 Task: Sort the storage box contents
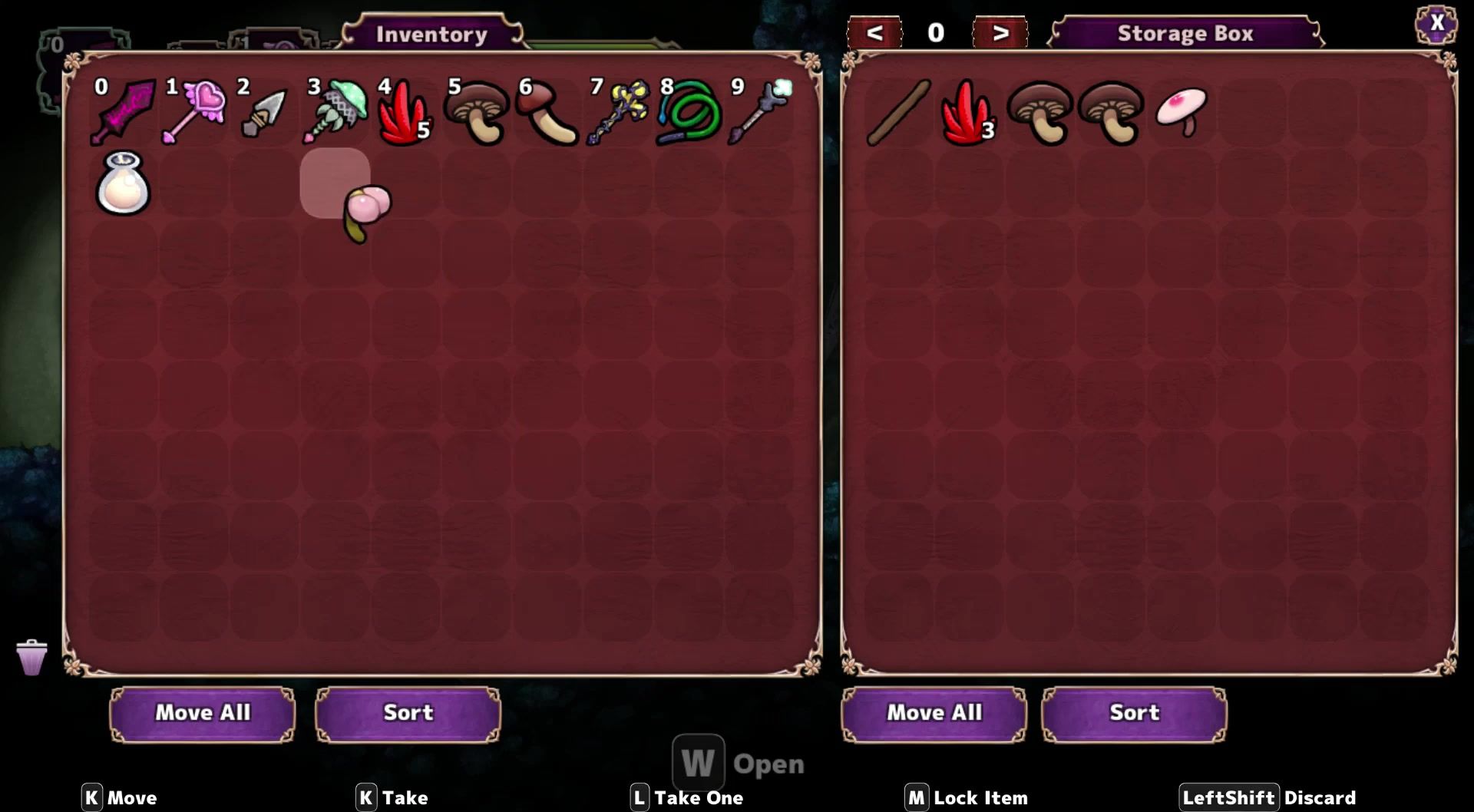(x=1133, y=713)
